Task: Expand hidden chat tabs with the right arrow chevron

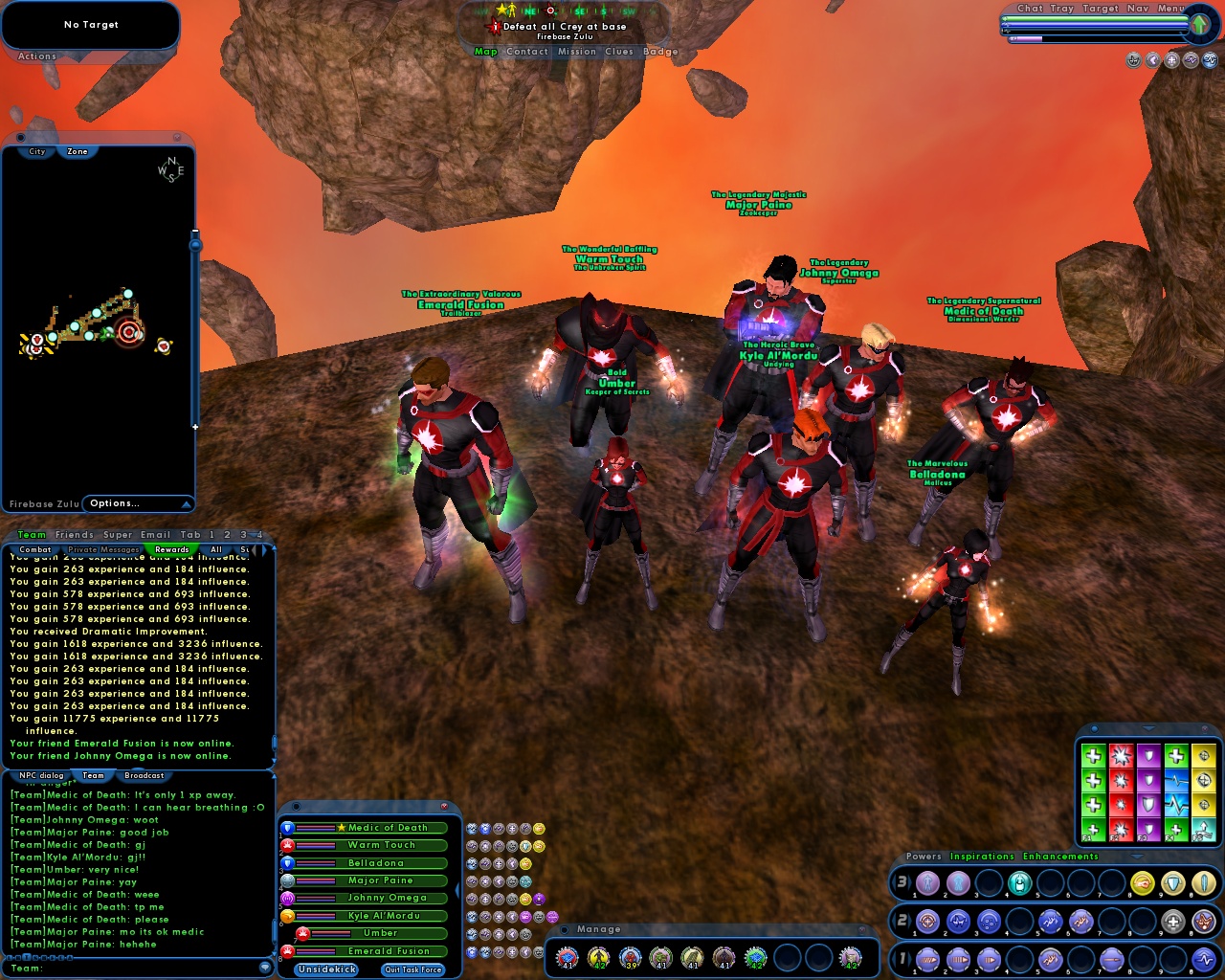Action: click(x=263, y=549)
